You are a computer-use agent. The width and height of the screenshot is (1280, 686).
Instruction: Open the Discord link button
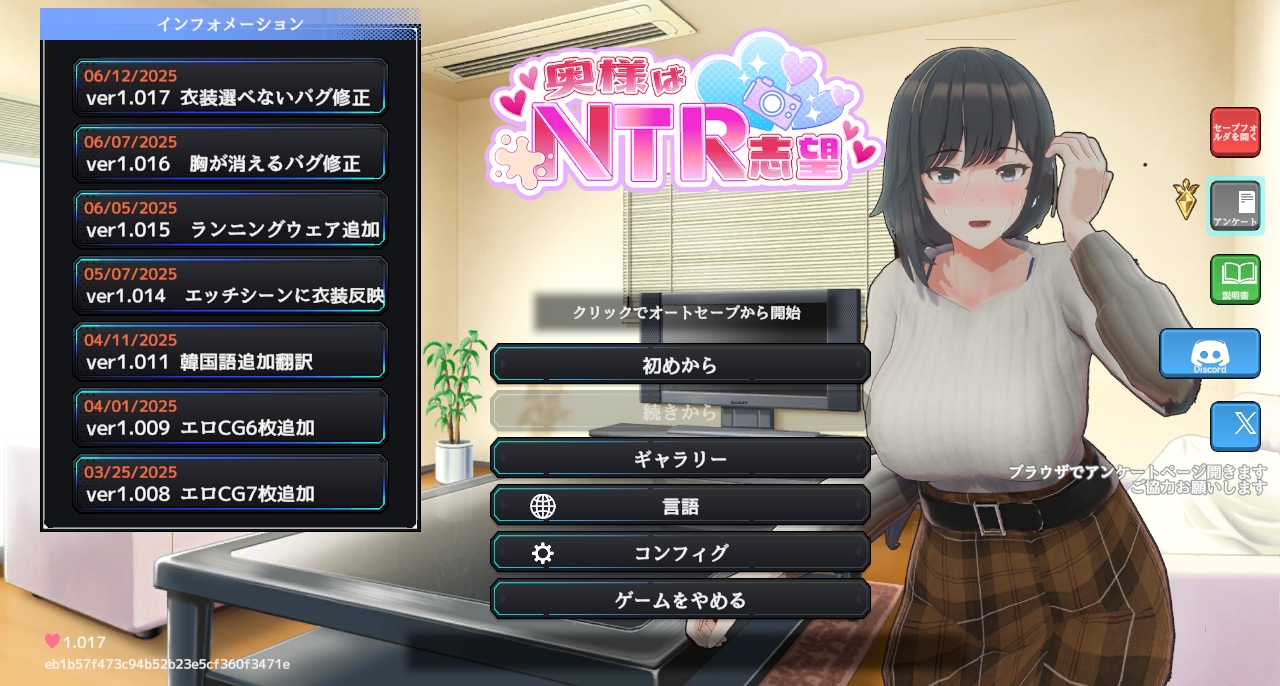pos(1210,353)
